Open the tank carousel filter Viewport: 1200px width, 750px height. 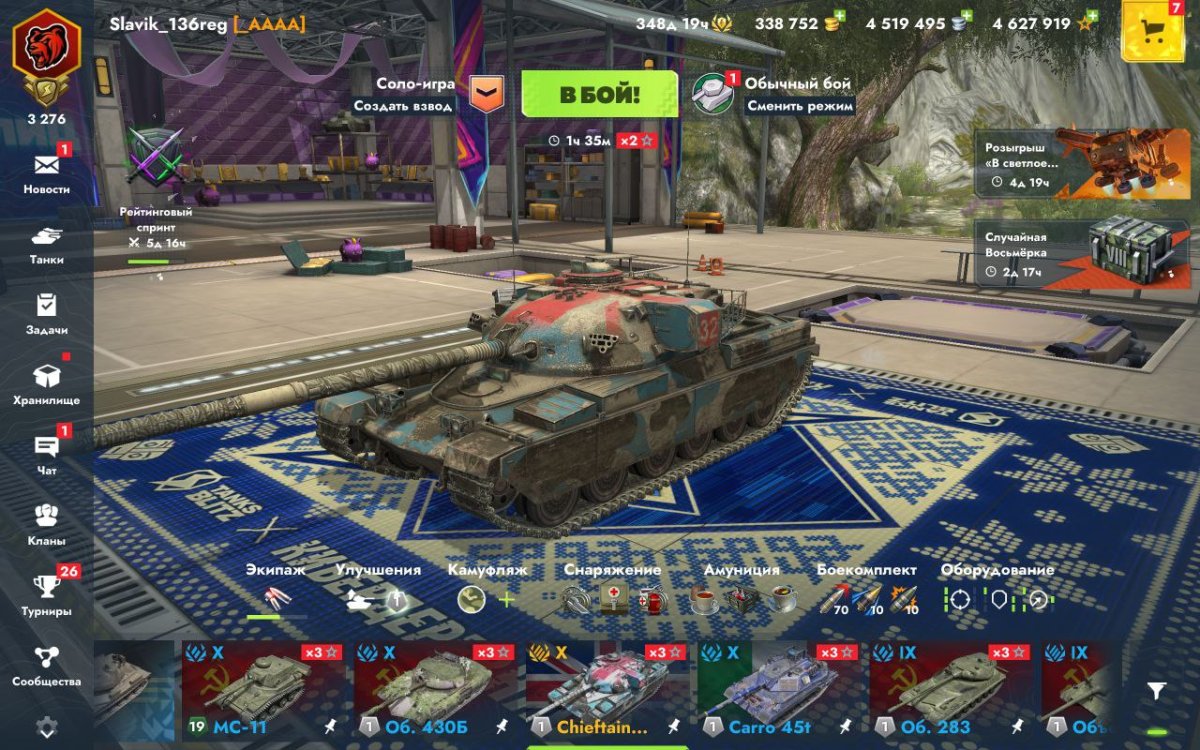(x=1156, y=691)
